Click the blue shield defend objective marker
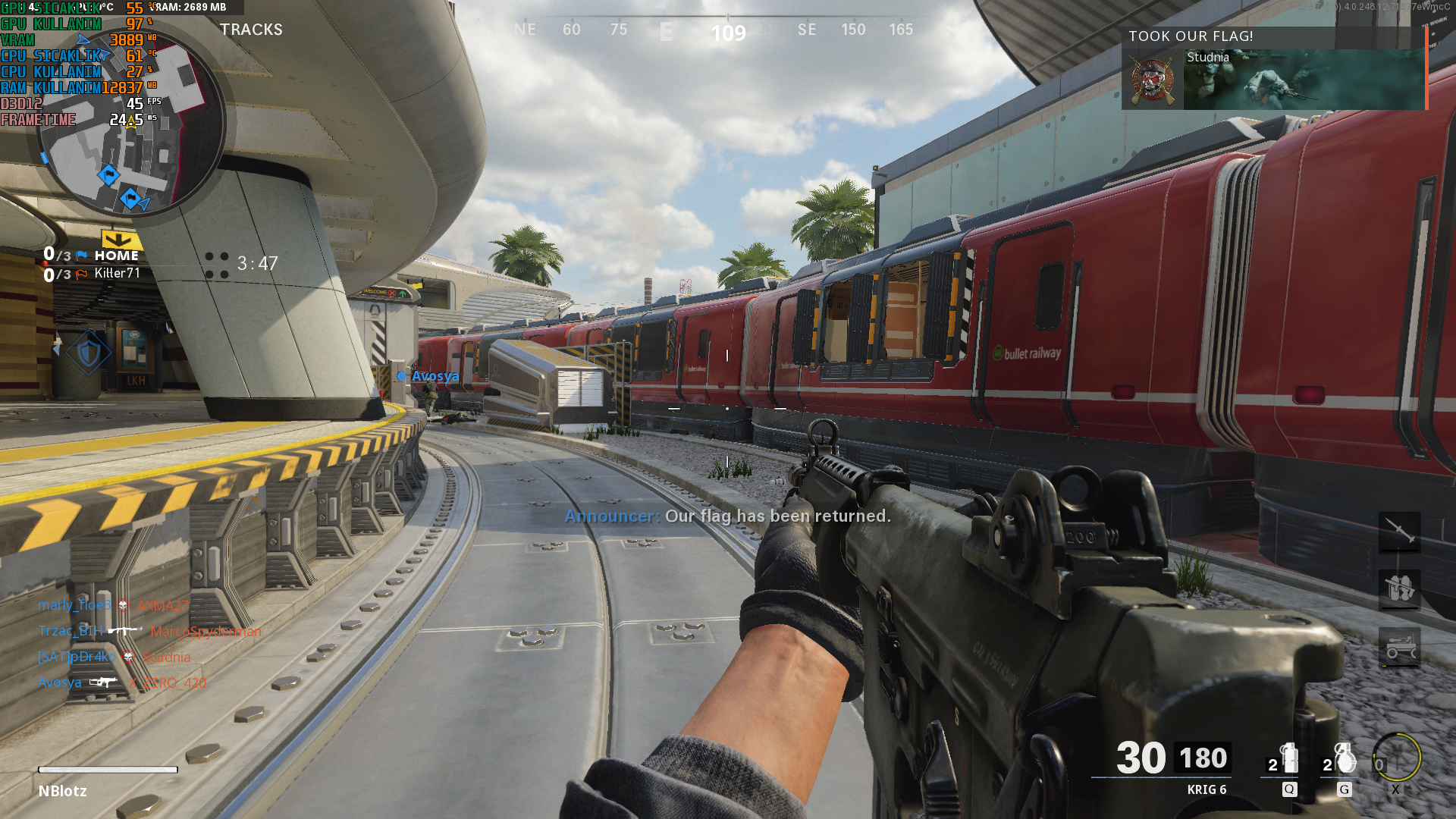1456x819 pixels. click(x=89, y=353)
